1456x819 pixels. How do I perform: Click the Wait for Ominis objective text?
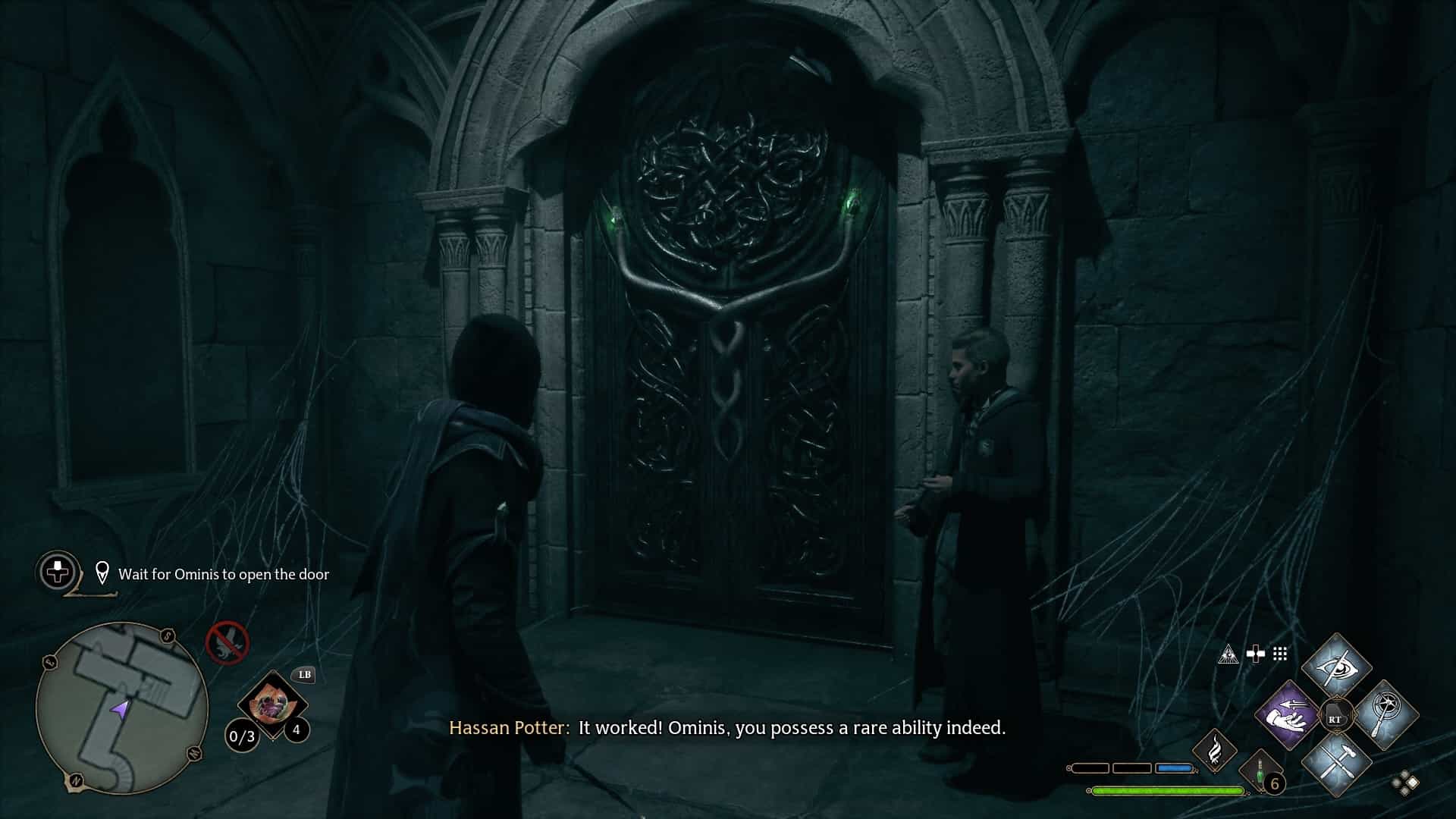pos(222,574)
